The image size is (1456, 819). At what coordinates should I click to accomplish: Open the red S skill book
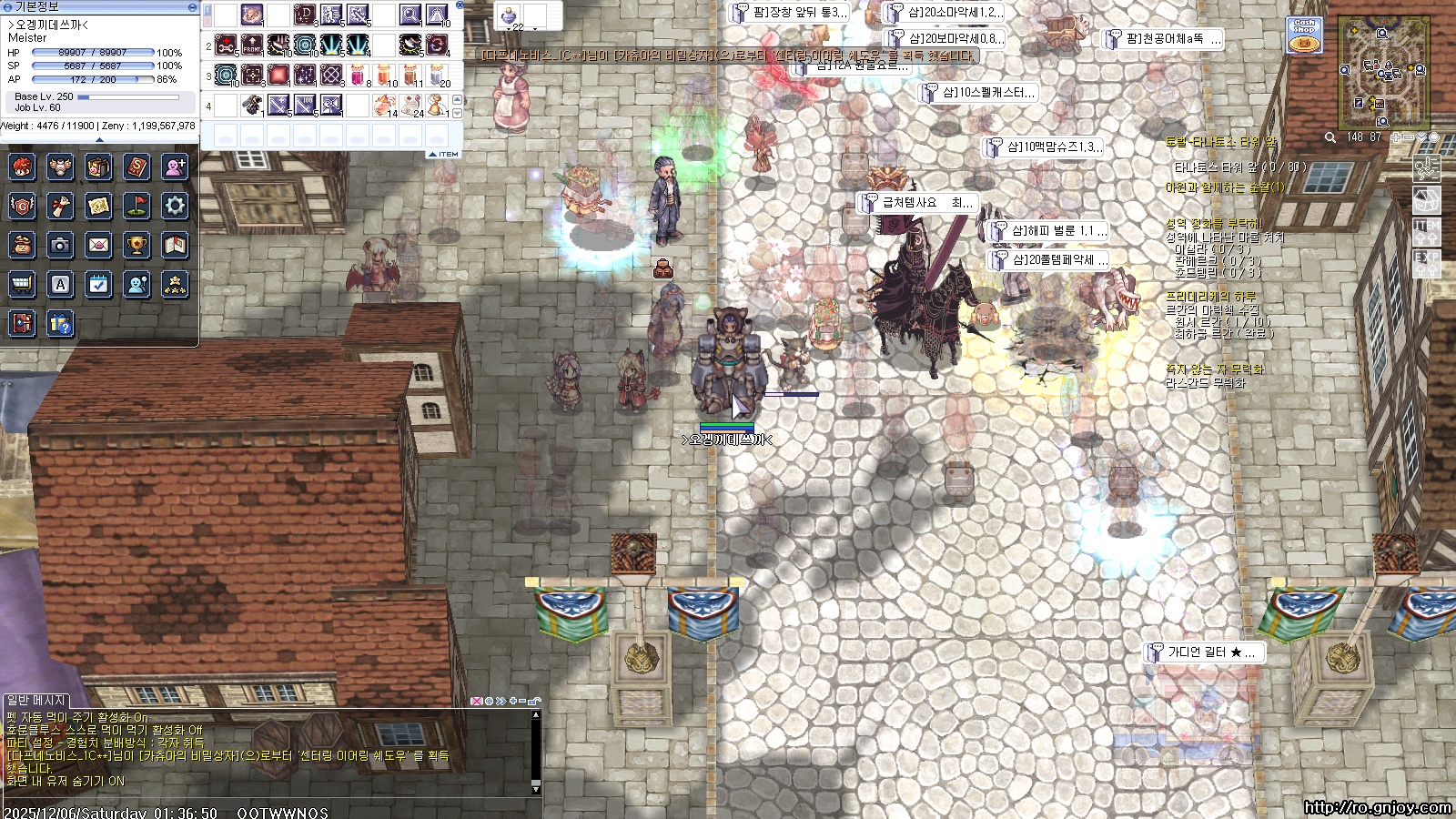pyautogui.click(x=136, y=167)
